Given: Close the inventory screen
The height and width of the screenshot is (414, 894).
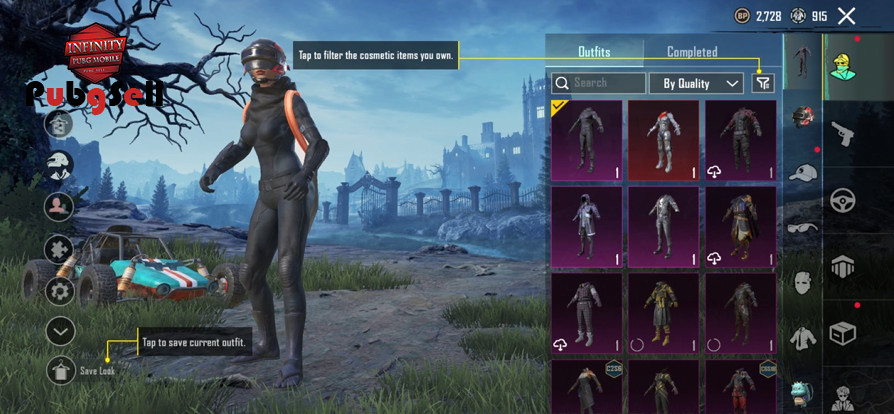Looking at the screenshot, I should pyautogui.click(x=847, y=16).
